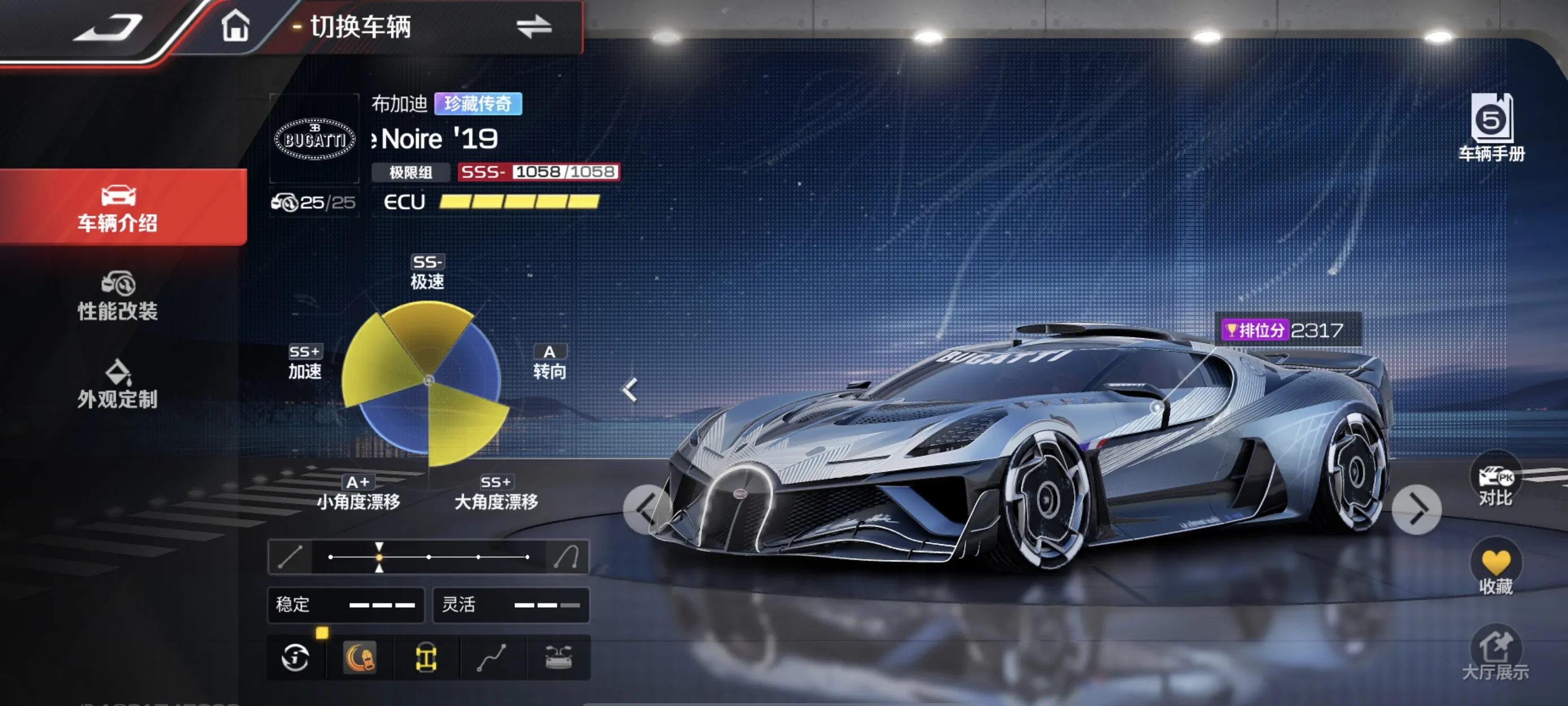
Task: Open the 车辆手册 vehicle manual
Action: coord(1491,127)
